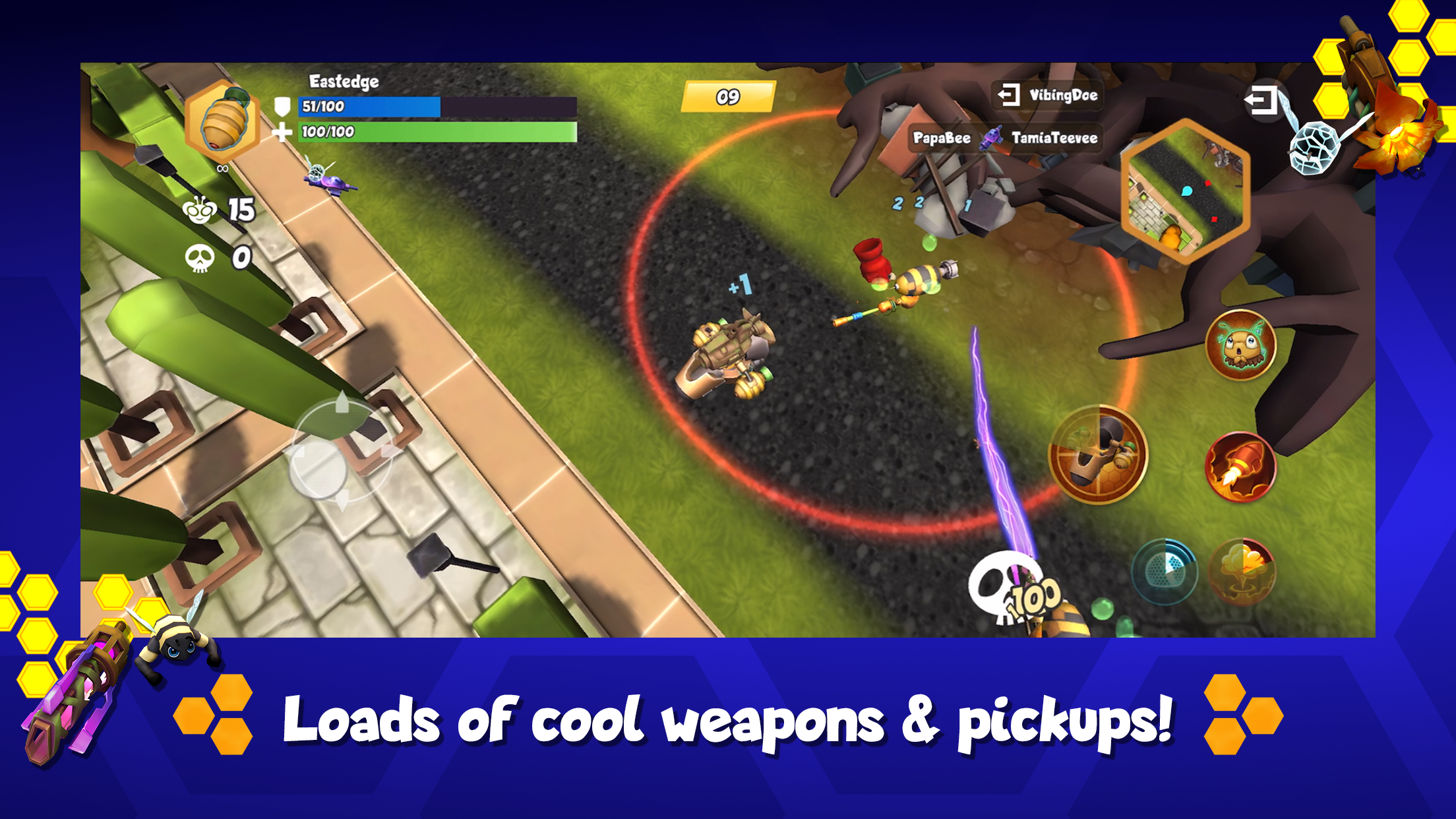This screenshot has height=819, width=1456.
Task: Activate the honeycomb shield ability
Action: 1165,570
